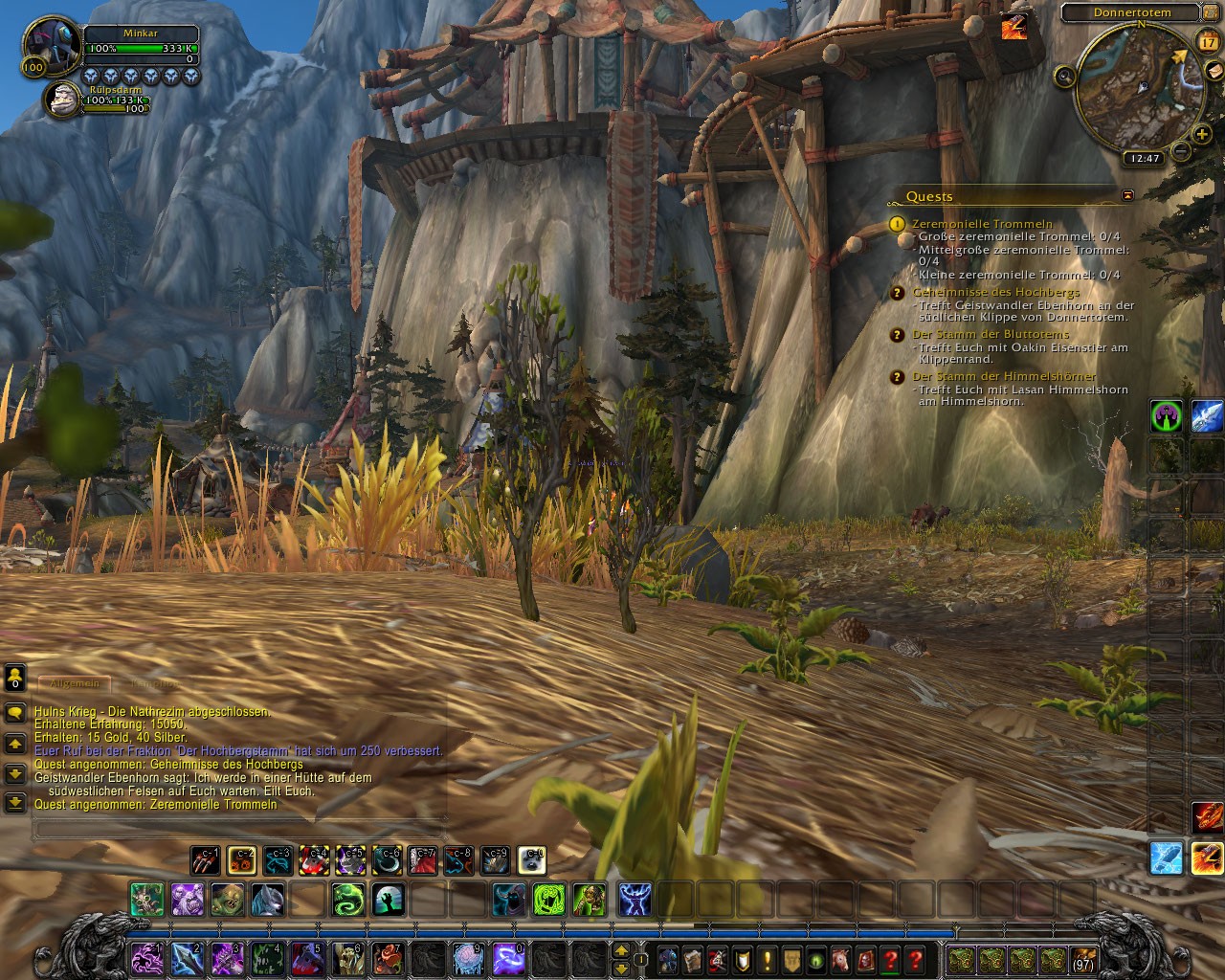
Task: Open the red question mark help button
Action: tap(916, 959)
